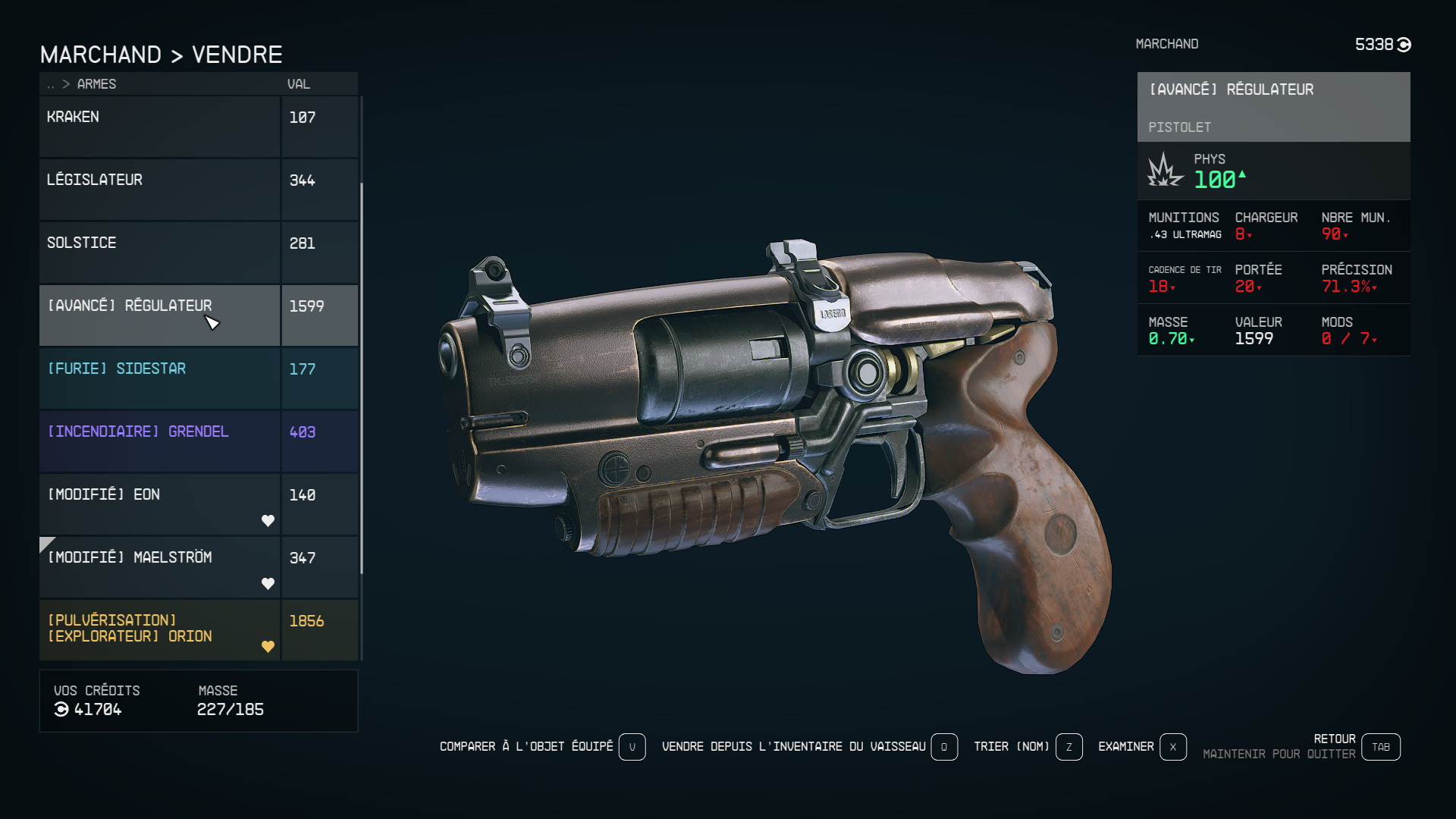Viewport: 1456px width, 819px height.
Task: Select the [Furie] Sidestar weapon
Action: 159,378
